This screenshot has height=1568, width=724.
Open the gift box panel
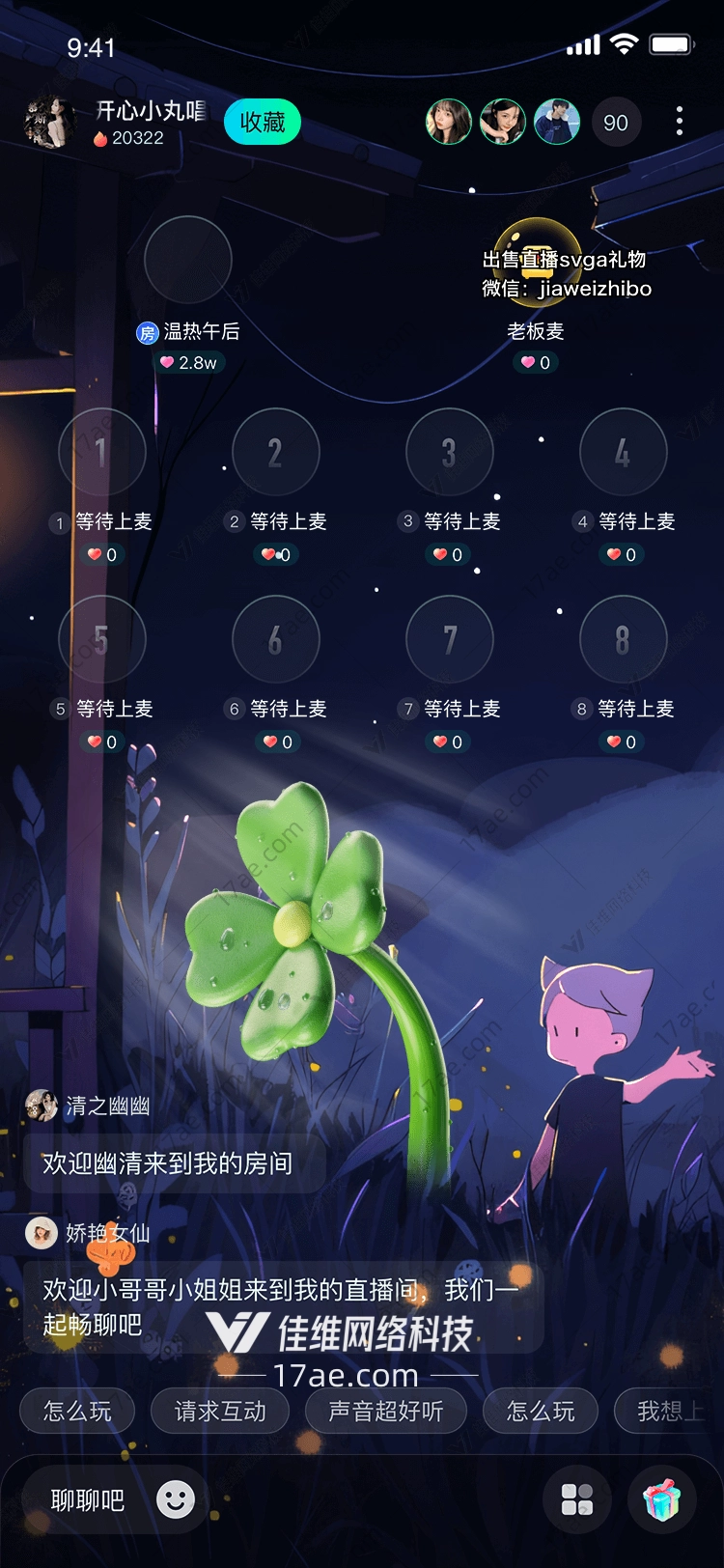pyautogui.click(x=662, y=1499)
